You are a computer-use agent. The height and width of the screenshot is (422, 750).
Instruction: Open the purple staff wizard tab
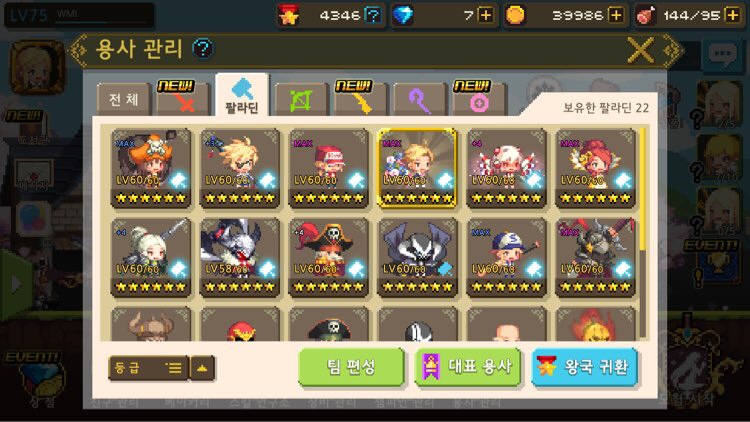click(419, 101)
